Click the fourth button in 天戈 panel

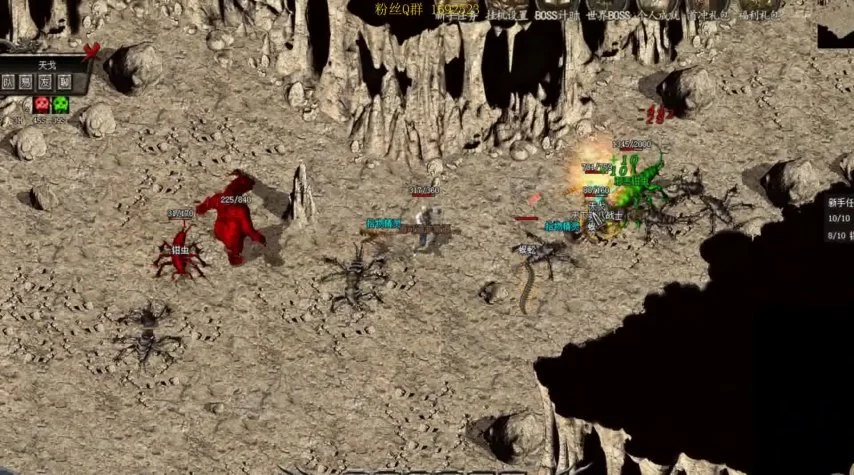pyautogui.click(x=65, y=82)
